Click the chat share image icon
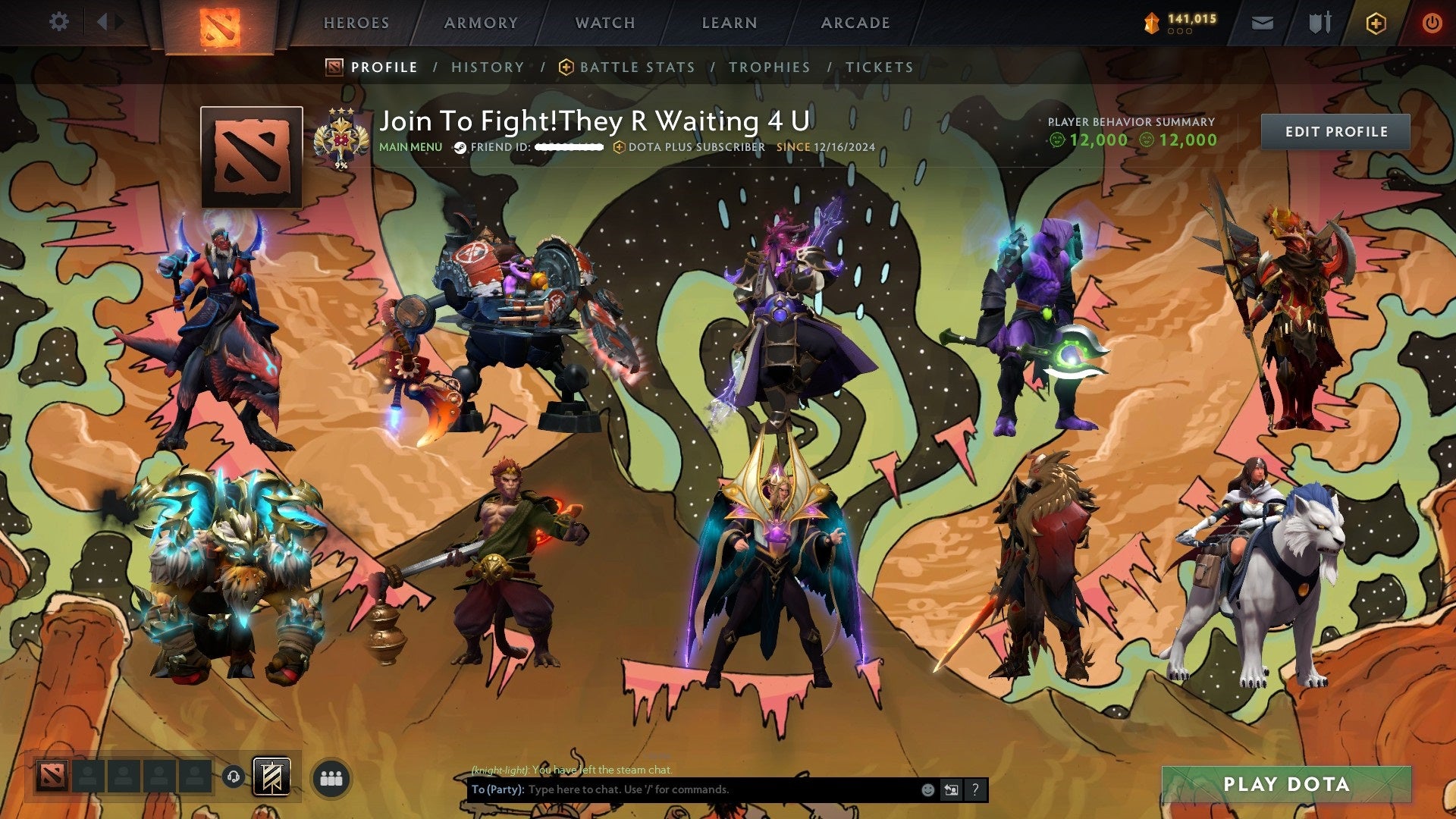This screenshot has height=819, width=1456. [x=951, y=789]
